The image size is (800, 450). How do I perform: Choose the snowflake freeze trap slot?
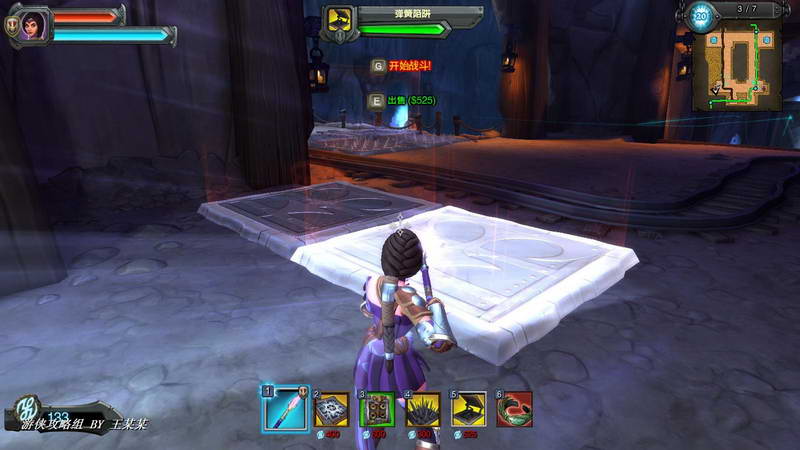coord(331,409)
